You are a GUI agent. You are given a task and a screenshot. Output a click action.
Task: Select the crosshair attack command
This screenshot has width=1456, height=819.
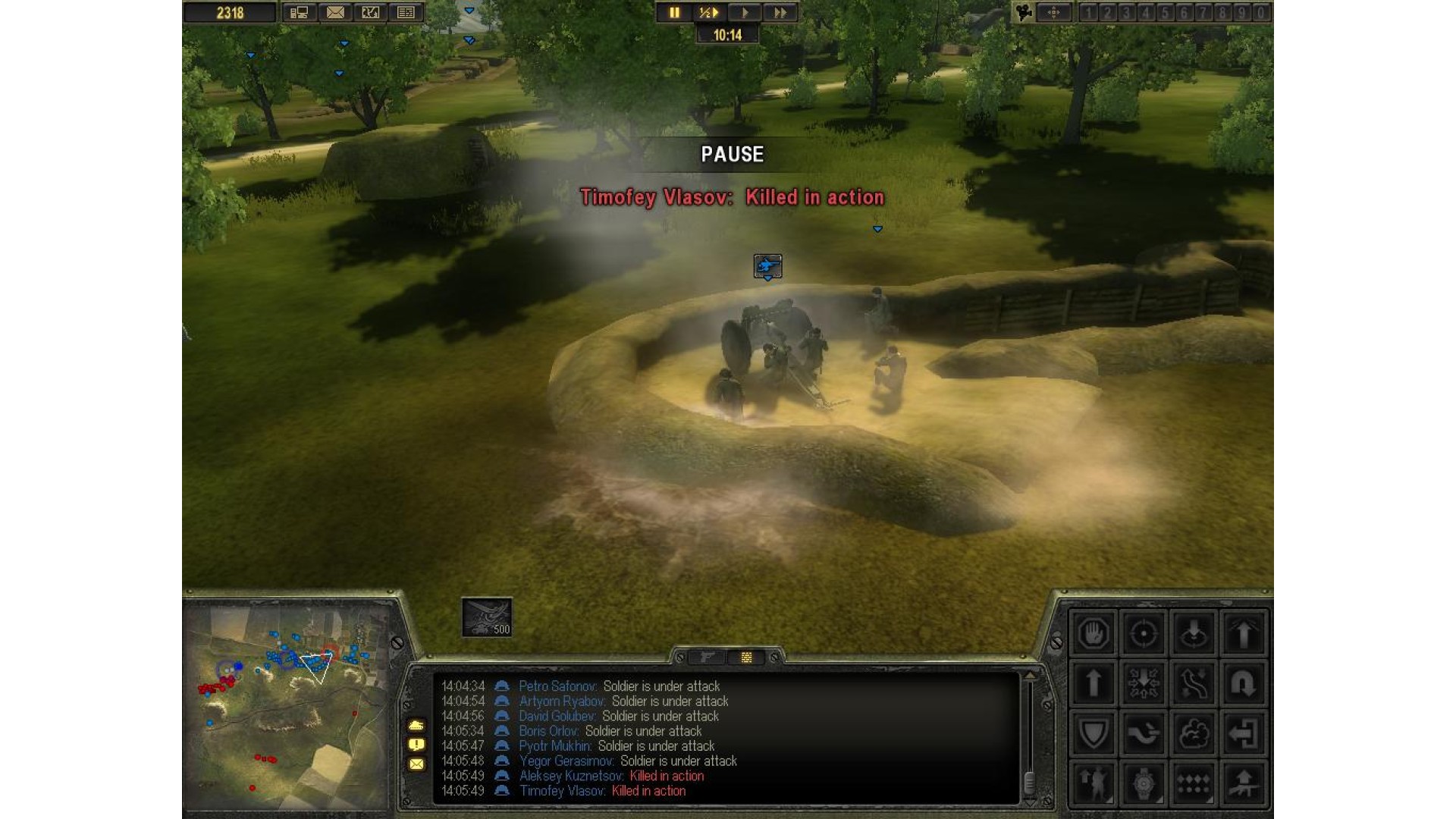coord(1143,632)
